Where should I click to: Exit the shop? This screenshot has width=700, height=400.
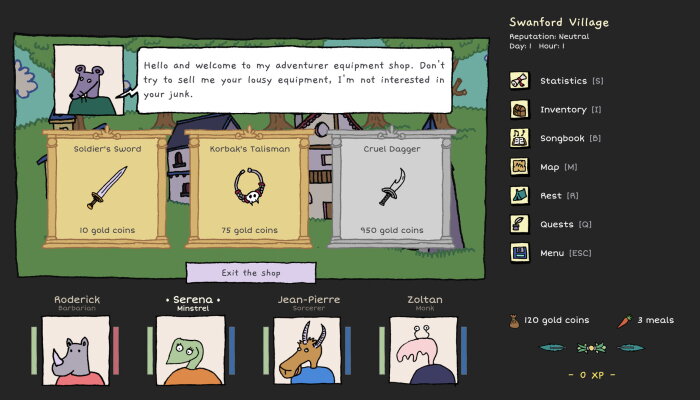(251, 273)
